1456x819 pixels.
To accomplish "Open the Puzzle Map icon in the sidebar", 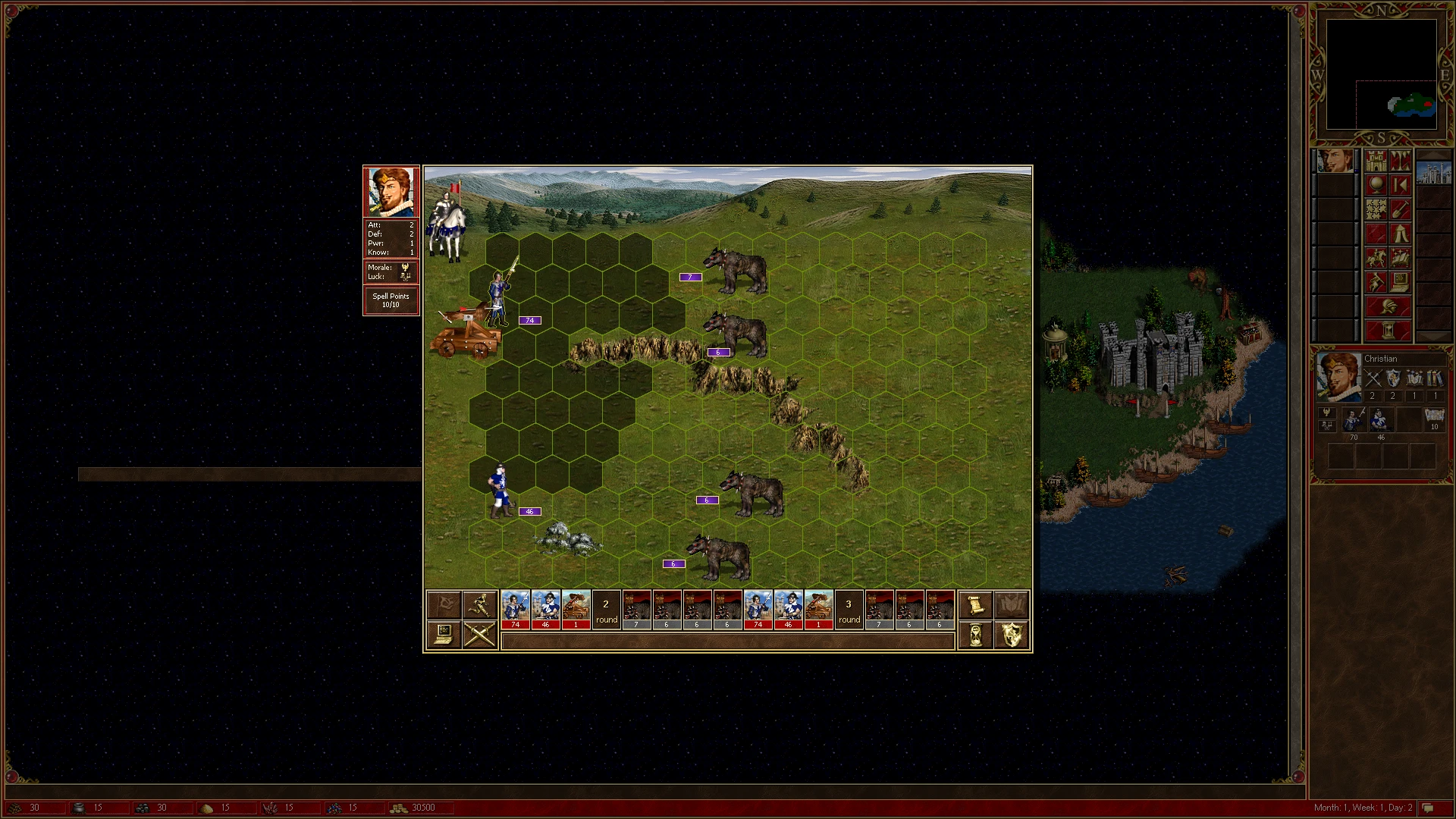I will point(1375,209).
